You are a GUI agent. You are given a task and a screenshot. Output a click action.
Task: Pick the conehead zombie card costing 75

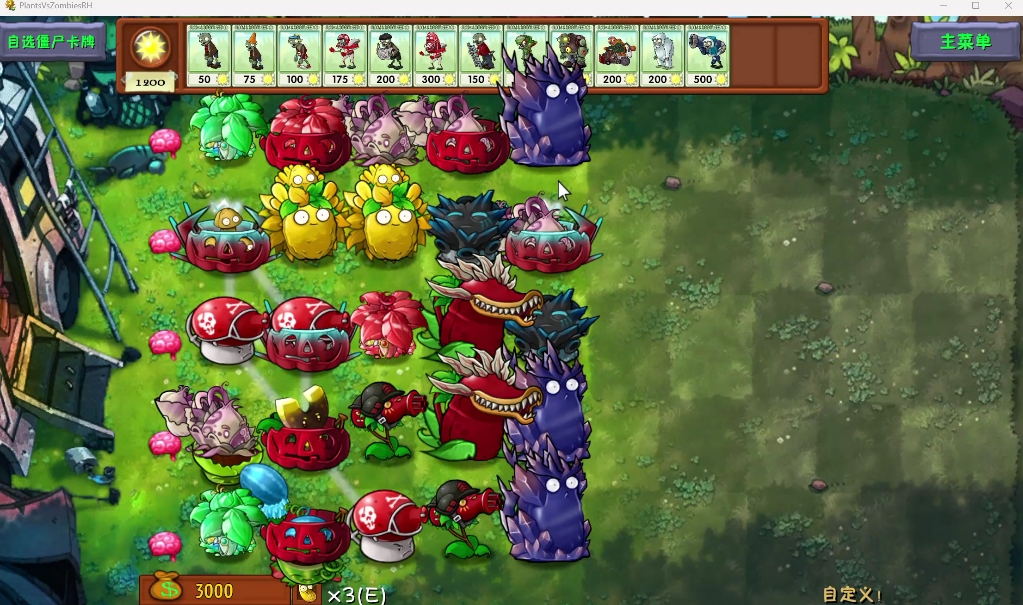[x=254, y=56]
